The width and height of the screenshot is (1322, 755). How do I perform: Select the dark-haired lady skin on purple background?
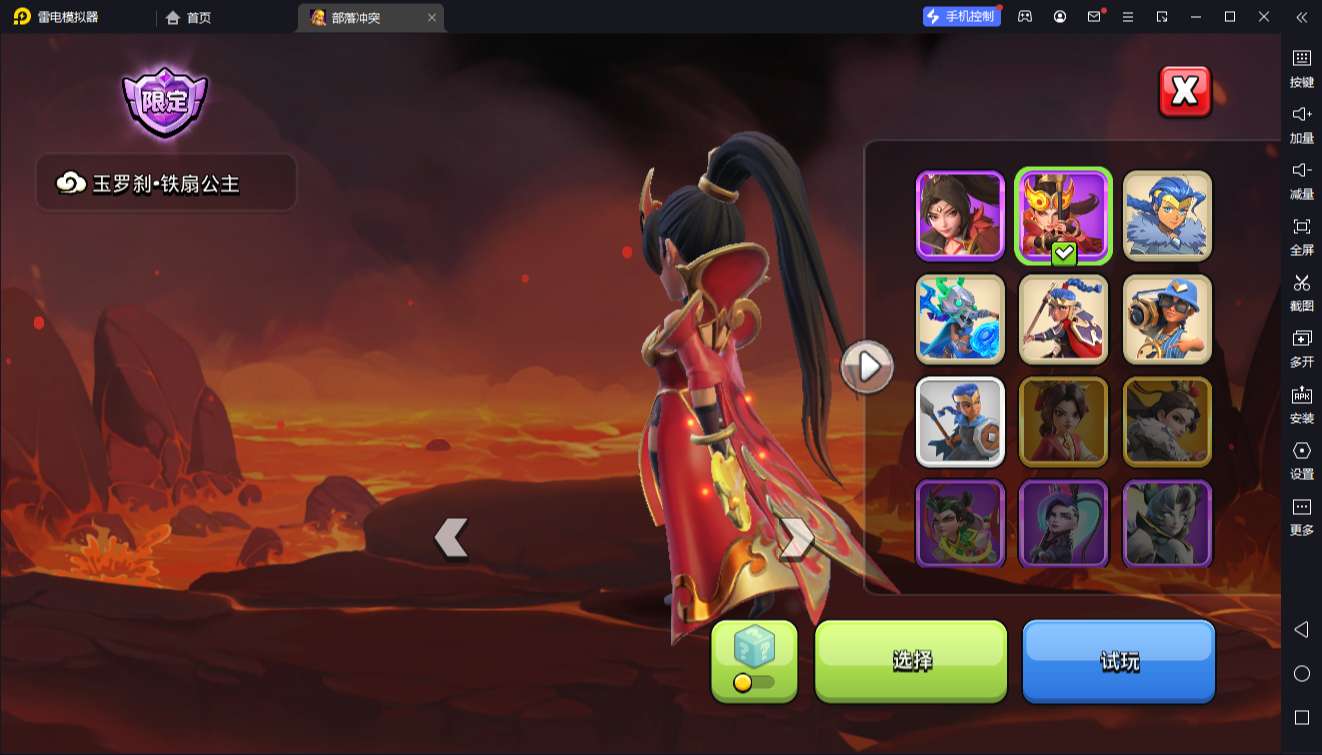click(x=960, y=216)
